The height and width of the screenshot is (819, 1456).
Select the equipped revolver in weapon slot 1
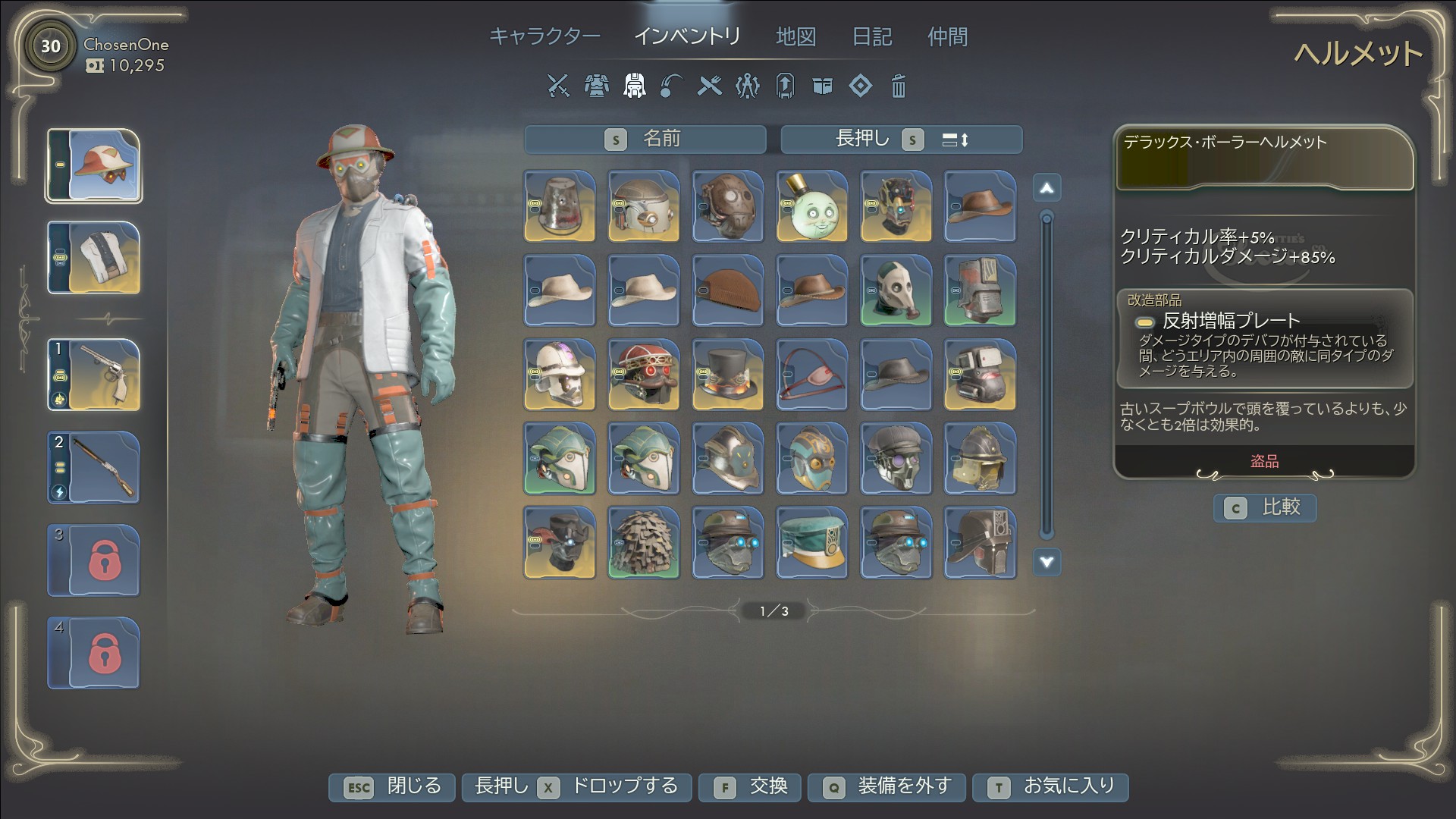[x=94, y=375]
